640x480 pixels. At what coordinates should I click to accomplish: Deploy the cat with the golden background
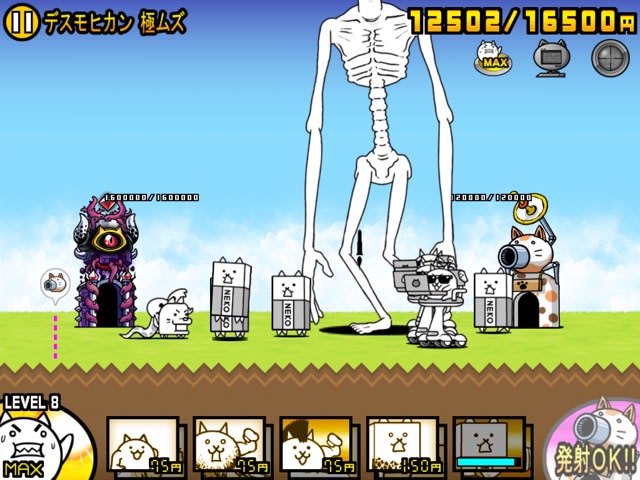tap(316, 445)
